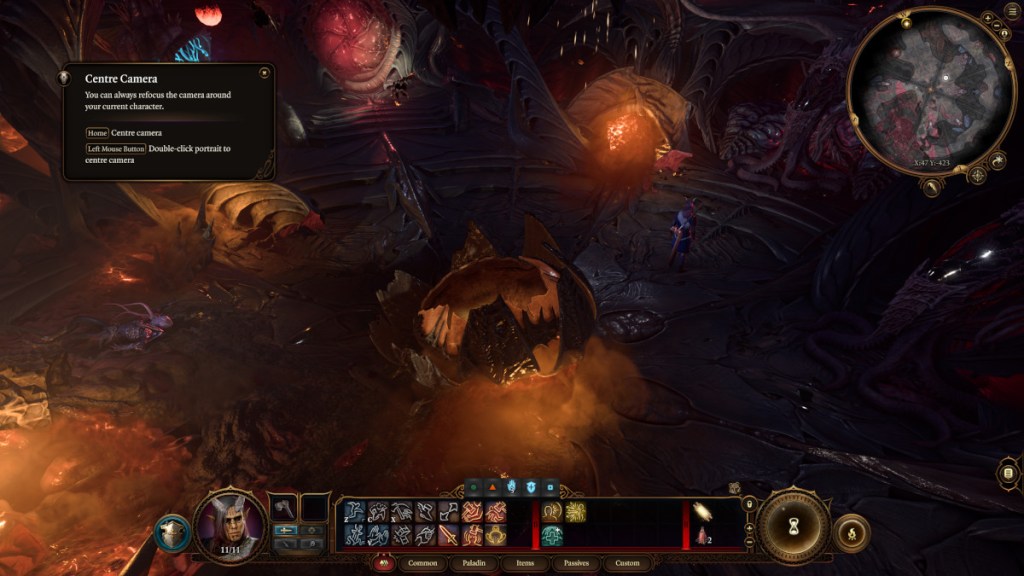Activate the sword attack action icon
The height and width of the screenshot is (576, 1024).
pos(447,535)
